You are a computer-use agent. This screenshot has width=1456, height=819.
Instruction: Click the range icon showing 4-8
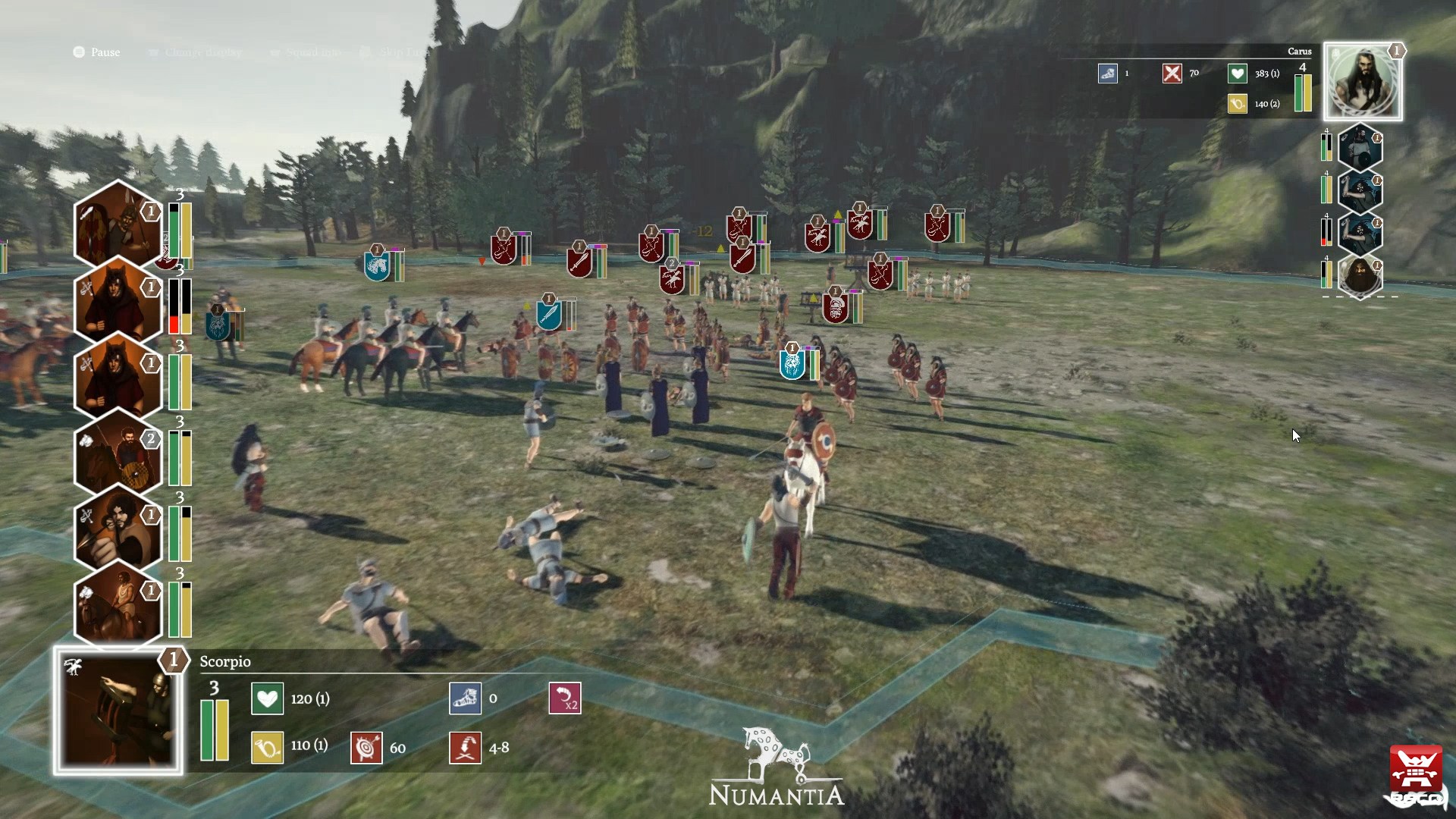coord(465,748)
